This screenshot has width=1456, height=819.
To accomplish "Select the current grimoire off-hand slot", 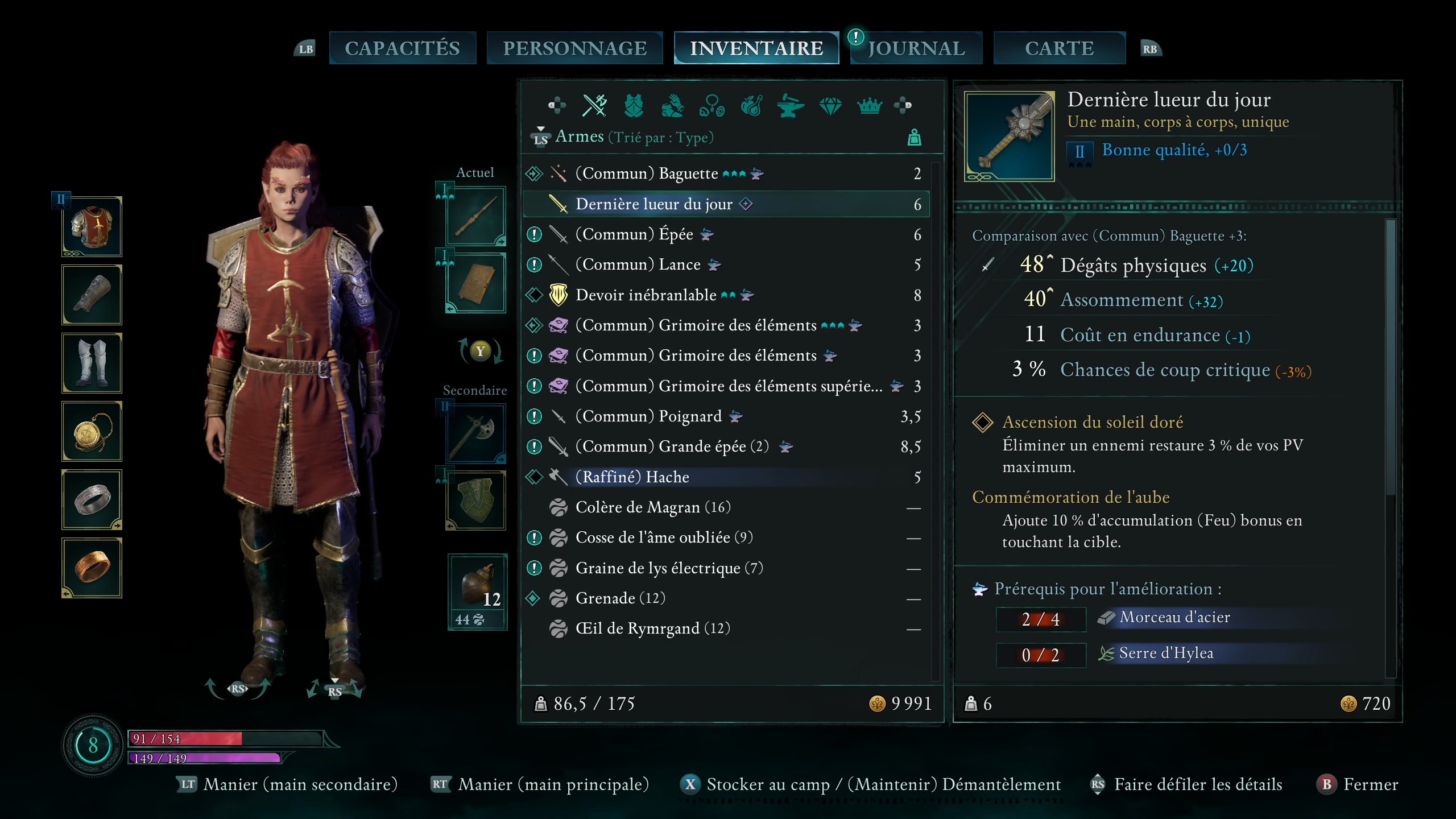I will 476,283.
